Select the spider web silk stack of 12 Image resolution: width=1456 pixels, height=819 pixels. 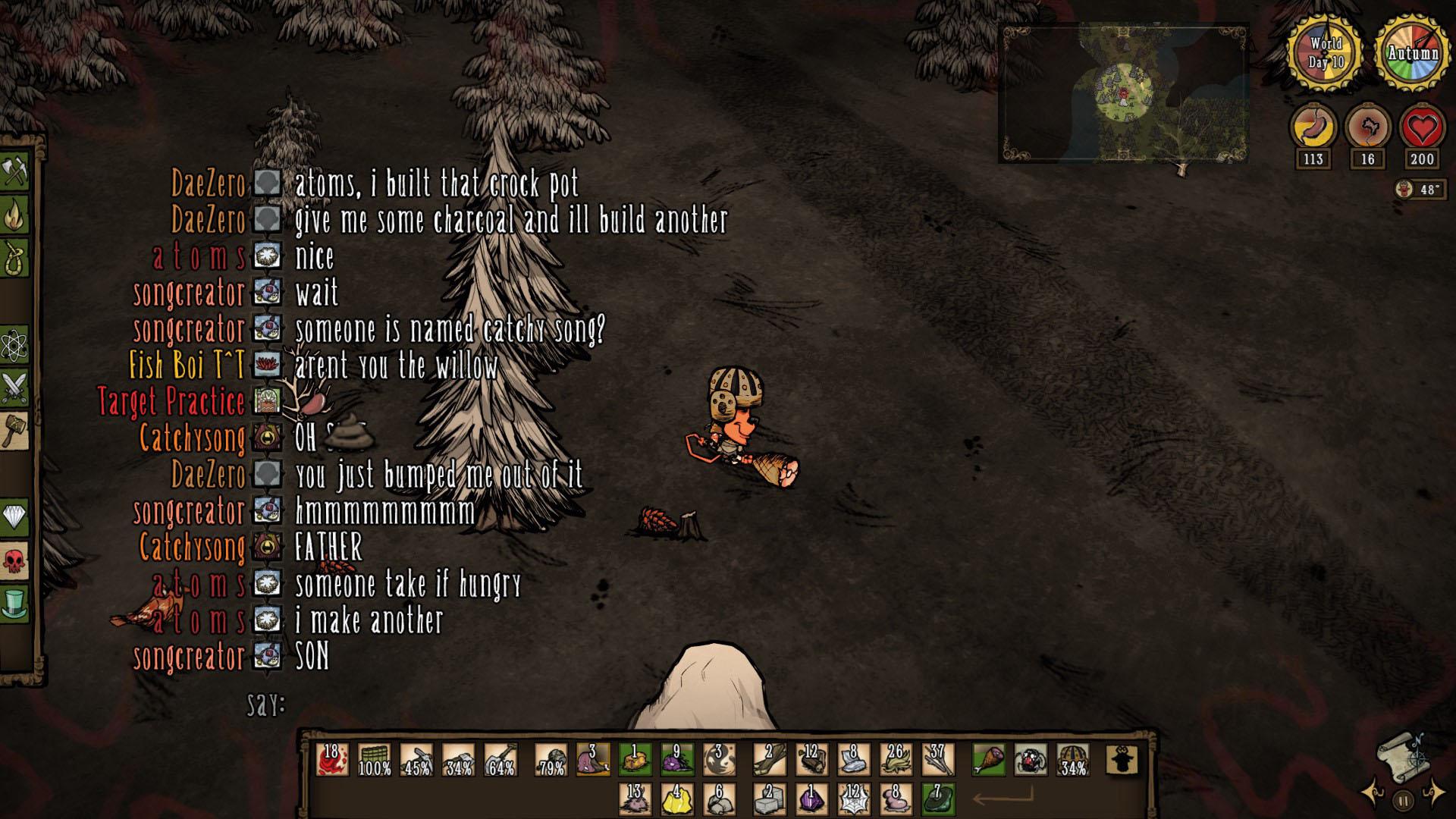854,799
